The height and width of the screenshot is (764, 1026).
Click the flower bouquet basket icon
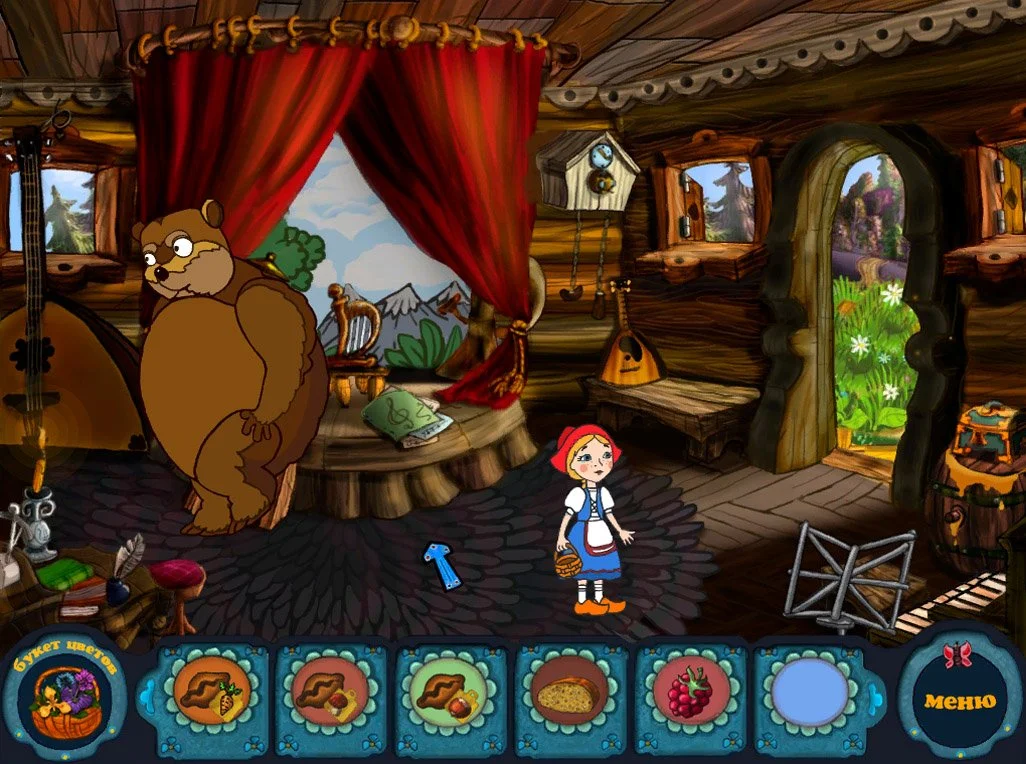[62, 700]
